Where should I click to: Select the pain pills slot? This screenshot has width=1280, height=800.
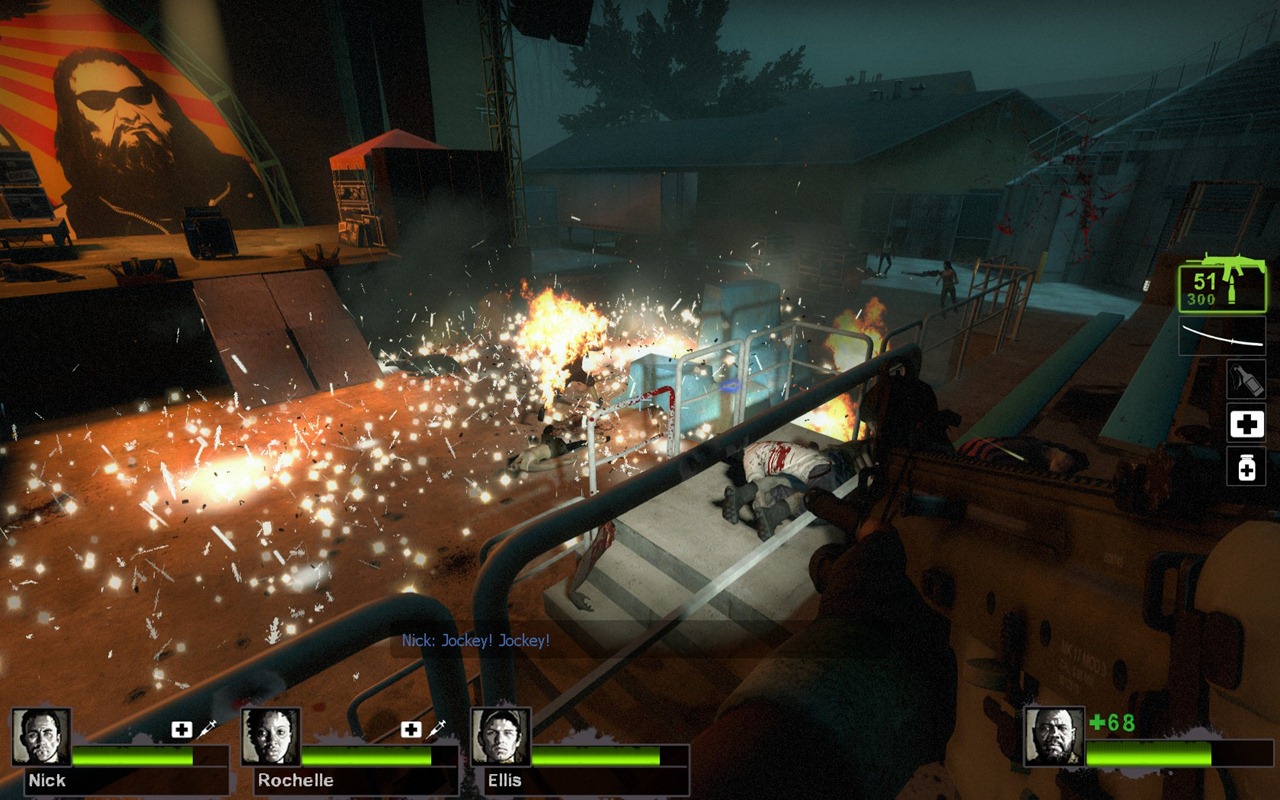pos(1246,466)
